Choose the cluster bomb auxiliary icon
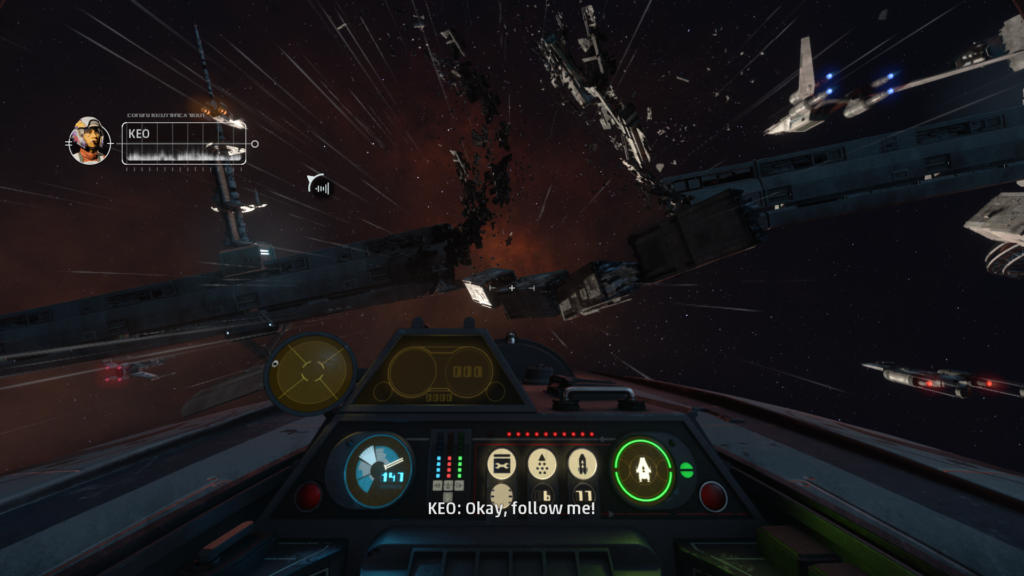This screenshot has height=576, width=1024. (541, 463)
